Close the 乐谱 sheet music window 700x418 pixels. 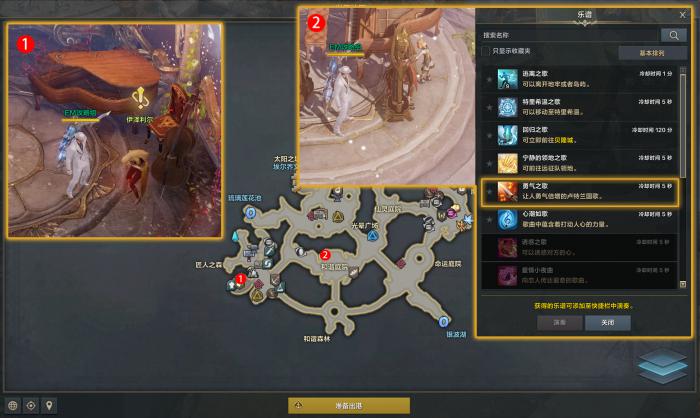(x=683, y=16)
